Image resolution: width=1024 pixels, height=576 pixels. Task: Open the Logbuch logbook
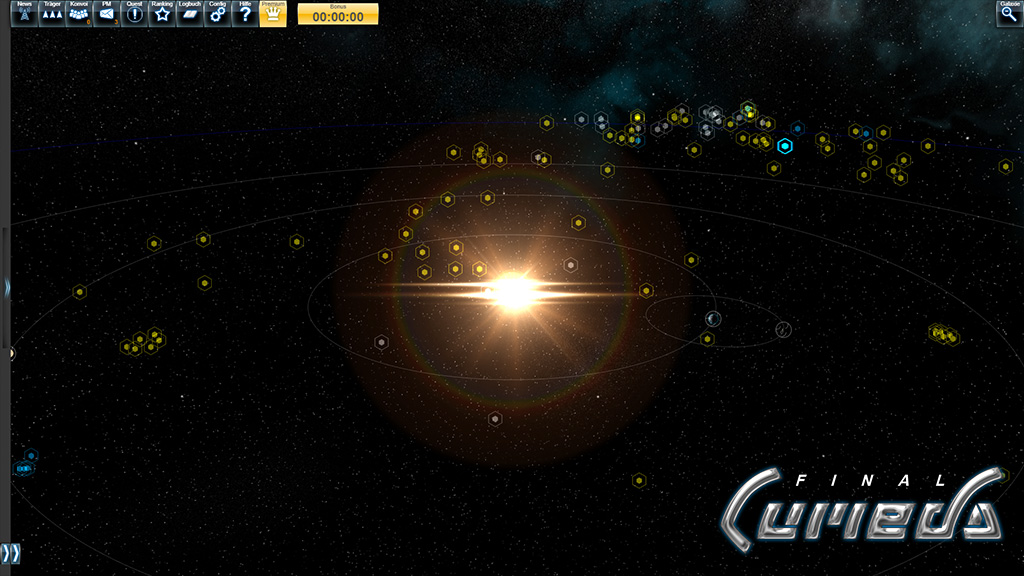[x=190, y=13]
